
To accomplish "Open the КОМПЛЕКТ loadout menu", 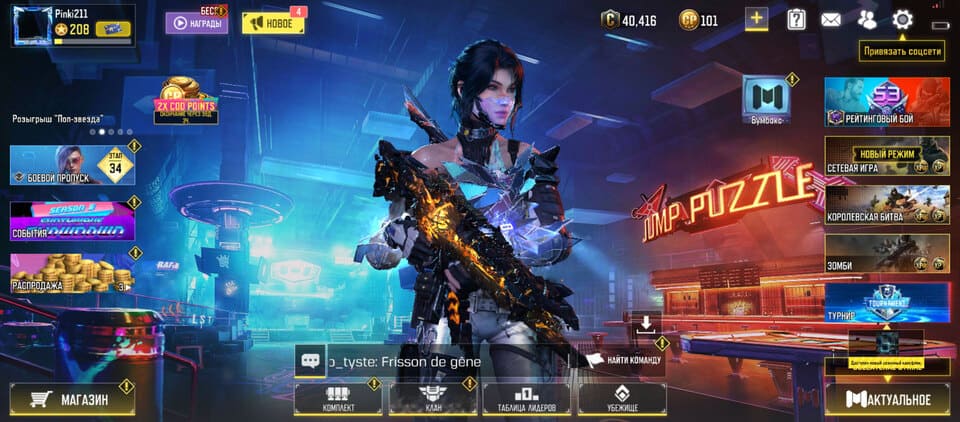I will tap(338, 399).
